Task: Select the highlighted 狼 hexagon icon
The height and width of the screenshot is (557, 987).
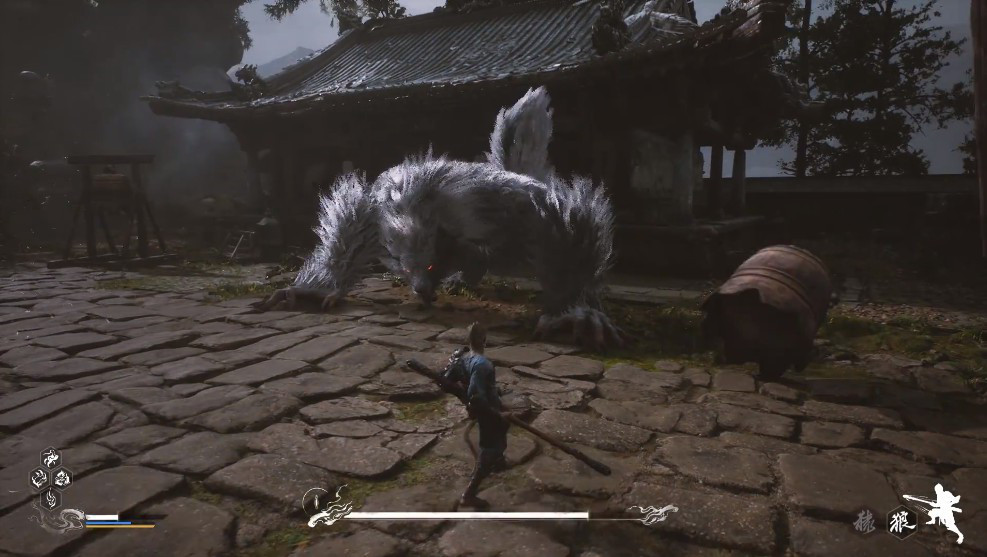Action: [x=902, y=522]
